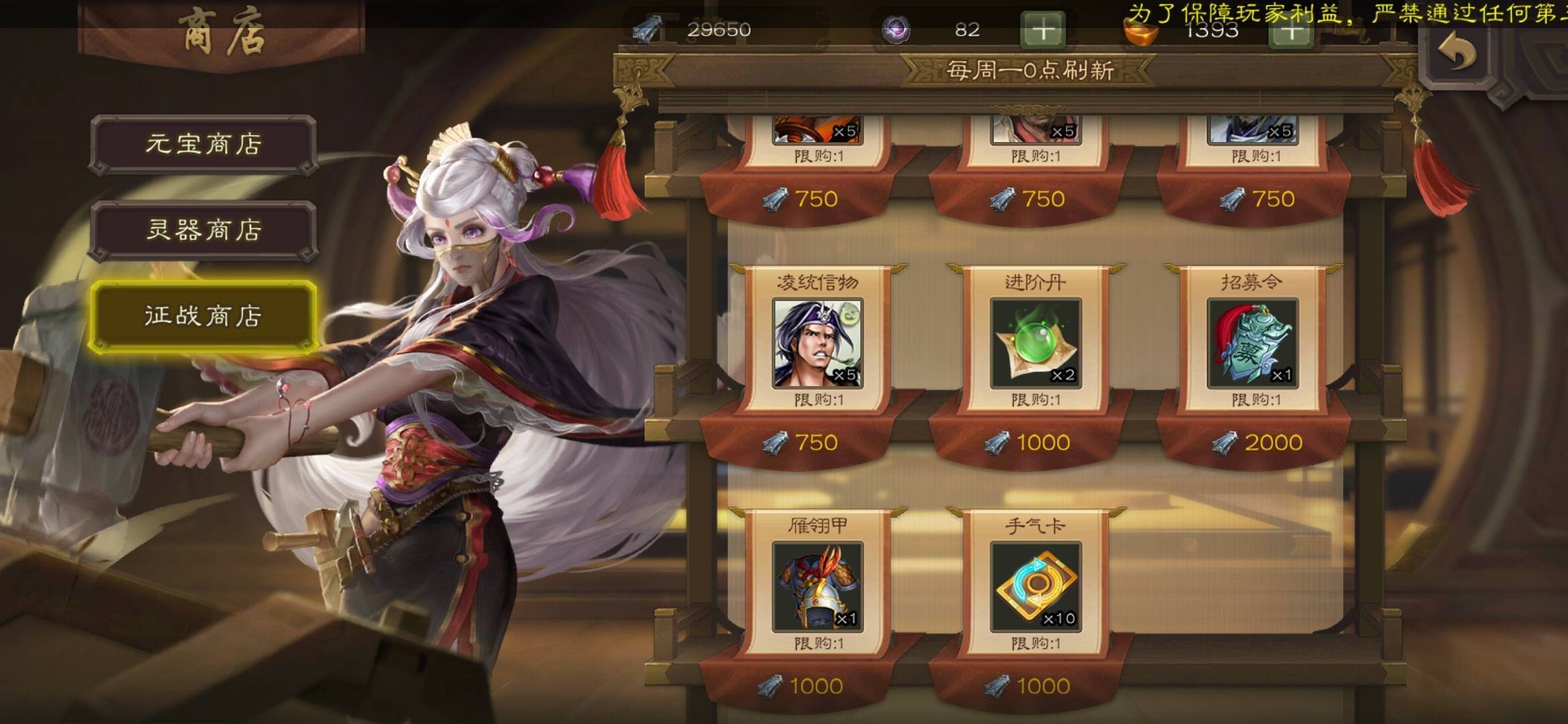Select the 凌统信物 hero token item

(818, 344)
